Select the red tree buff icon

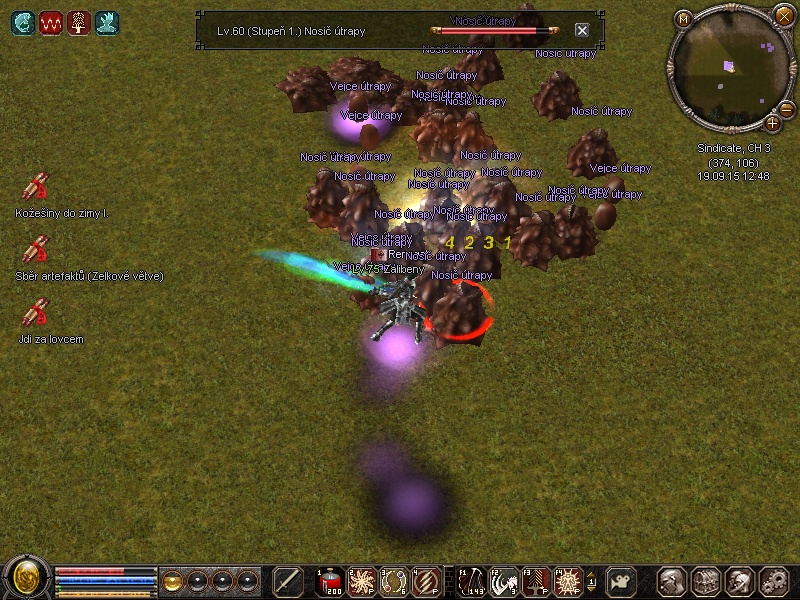click(x=79, y=23)
